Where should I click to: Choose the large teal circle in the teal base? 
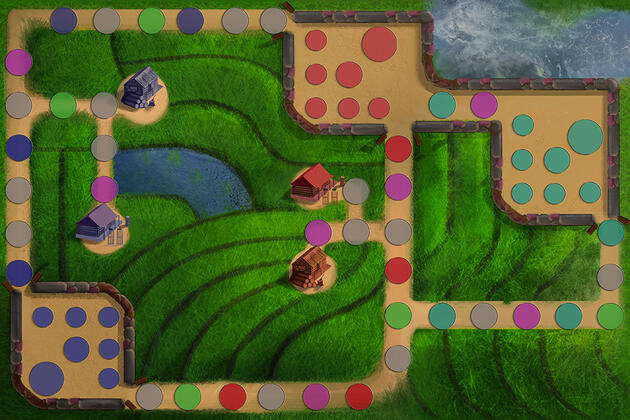[x=585, y=136]
